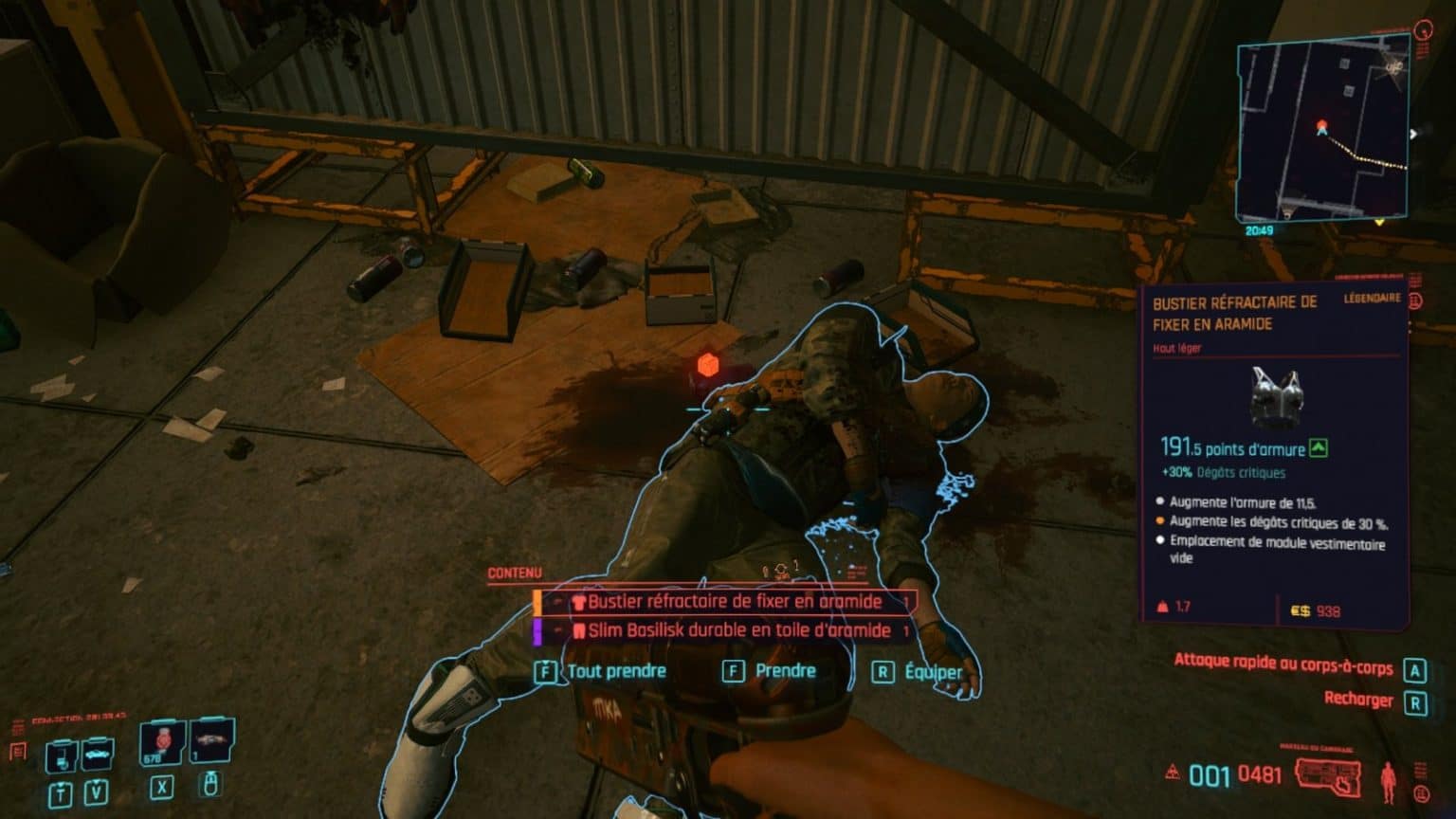Click the CONTENU header above the loot list
Image resolution: width=1456 pixels, height=819 pixels.
[x=513, y=573]
